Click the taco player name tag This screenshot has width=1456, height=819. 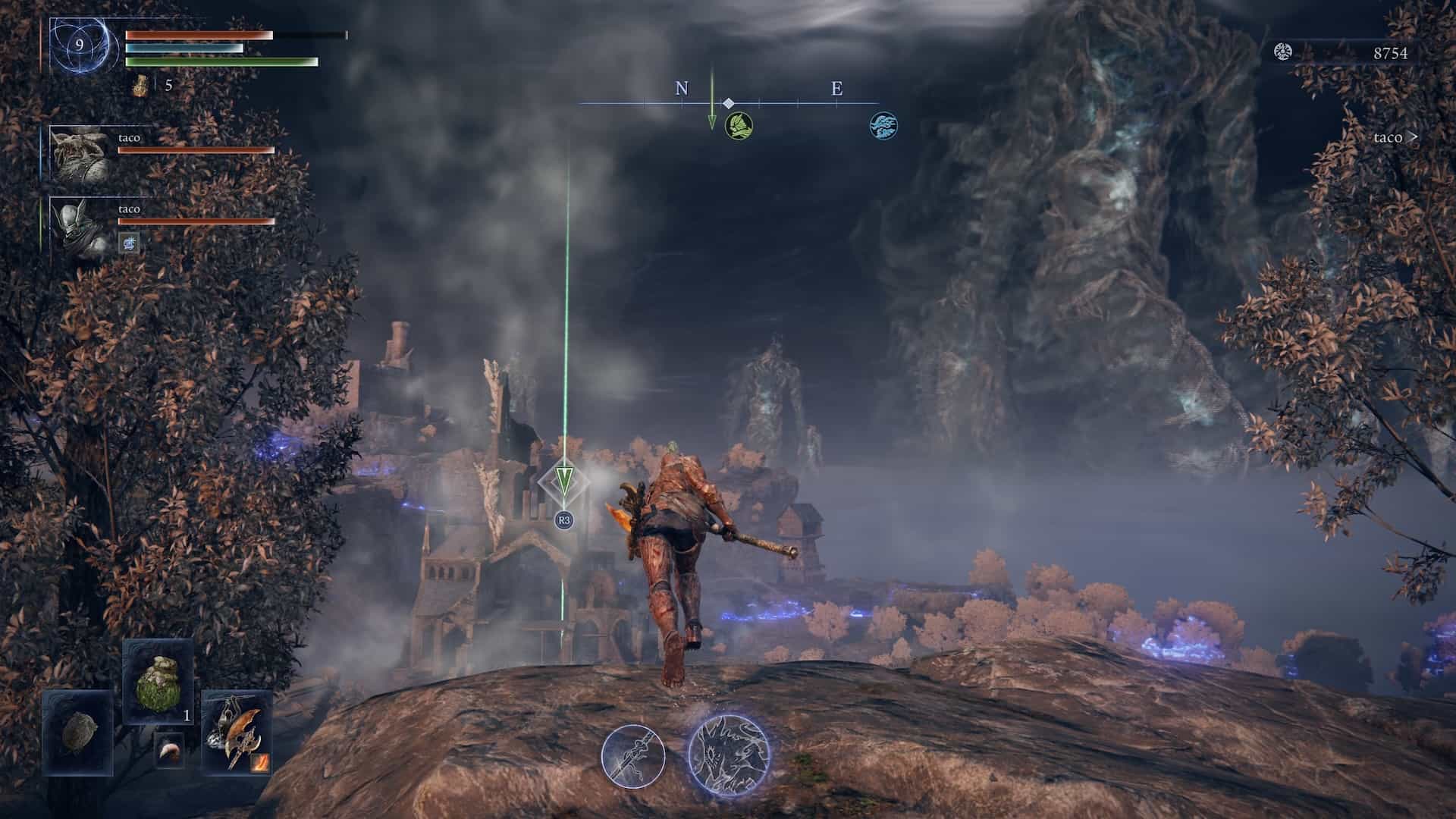click(1394, 137)
